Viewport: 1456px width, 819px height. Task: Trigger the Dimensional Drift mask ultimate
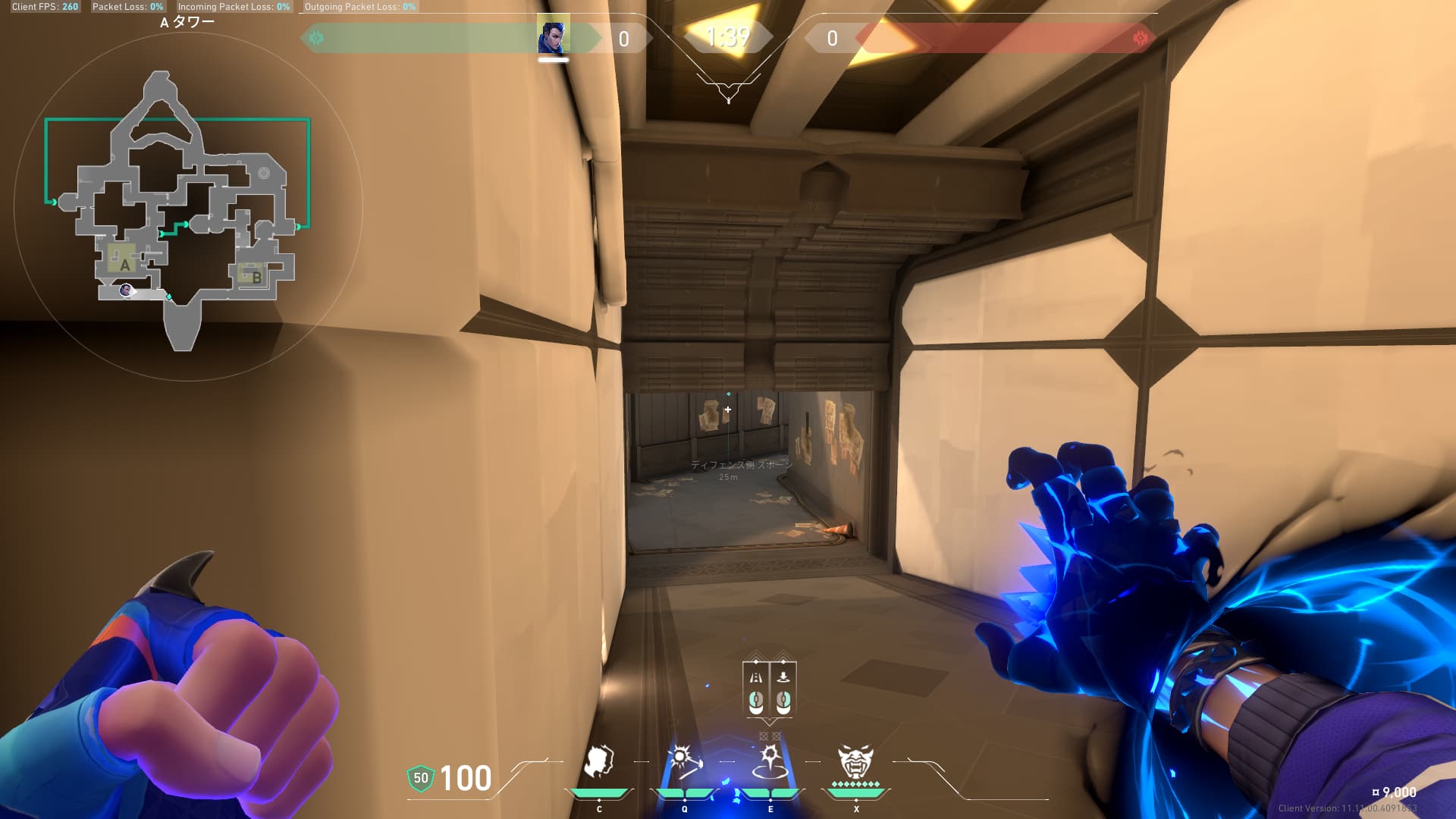[x=855, y=761]
